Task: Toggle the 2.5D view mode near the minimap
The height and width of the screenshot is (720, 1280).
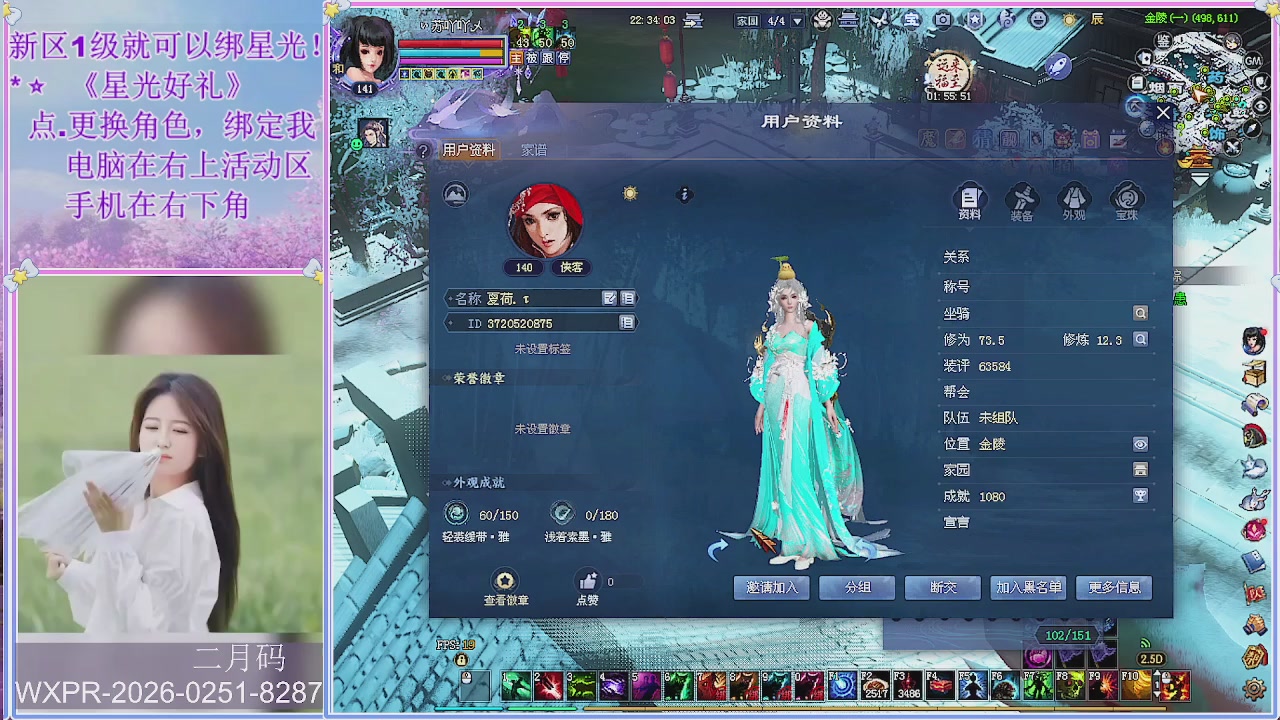Action: [1151, 660]
